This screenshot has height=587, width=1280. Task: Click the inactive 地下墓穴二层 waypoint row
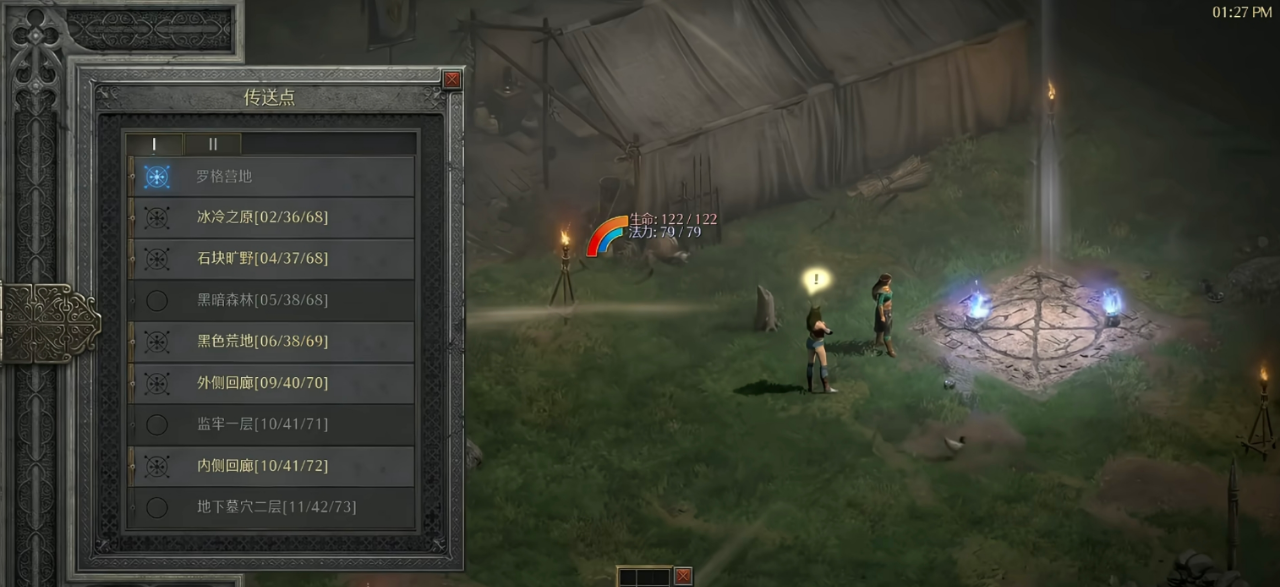point(272,507)
